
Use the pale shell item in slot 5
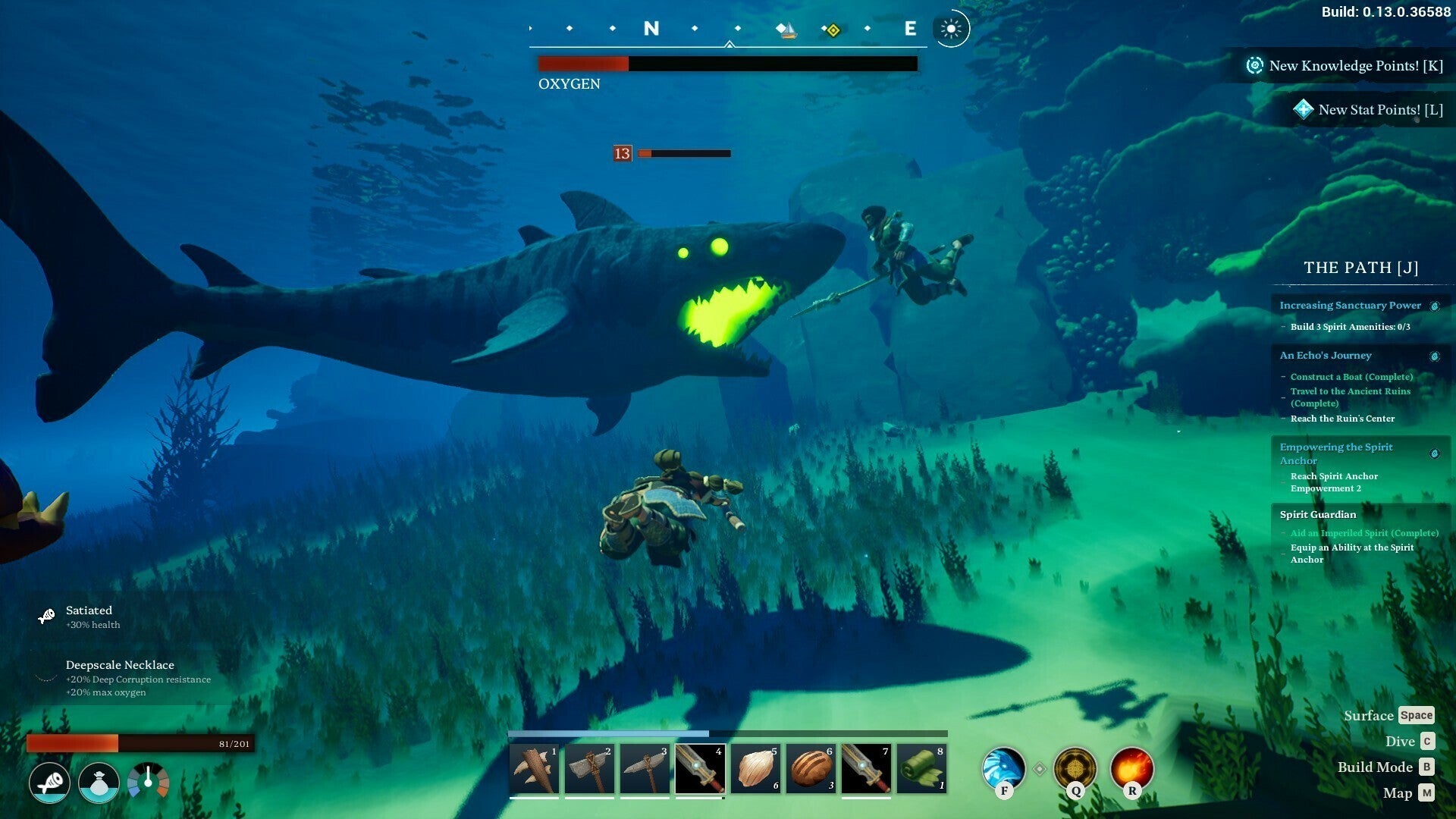(x=755, y=769)
